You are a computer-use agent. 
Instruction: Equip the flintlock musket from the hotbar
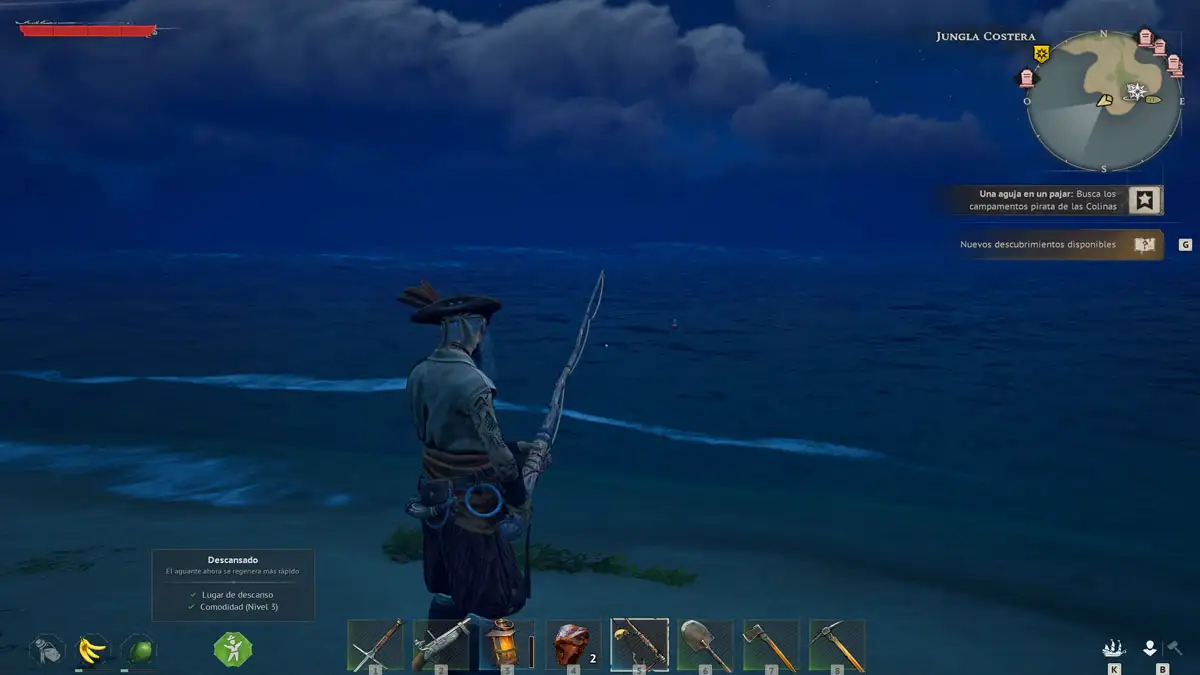click(x=441, y=644)
